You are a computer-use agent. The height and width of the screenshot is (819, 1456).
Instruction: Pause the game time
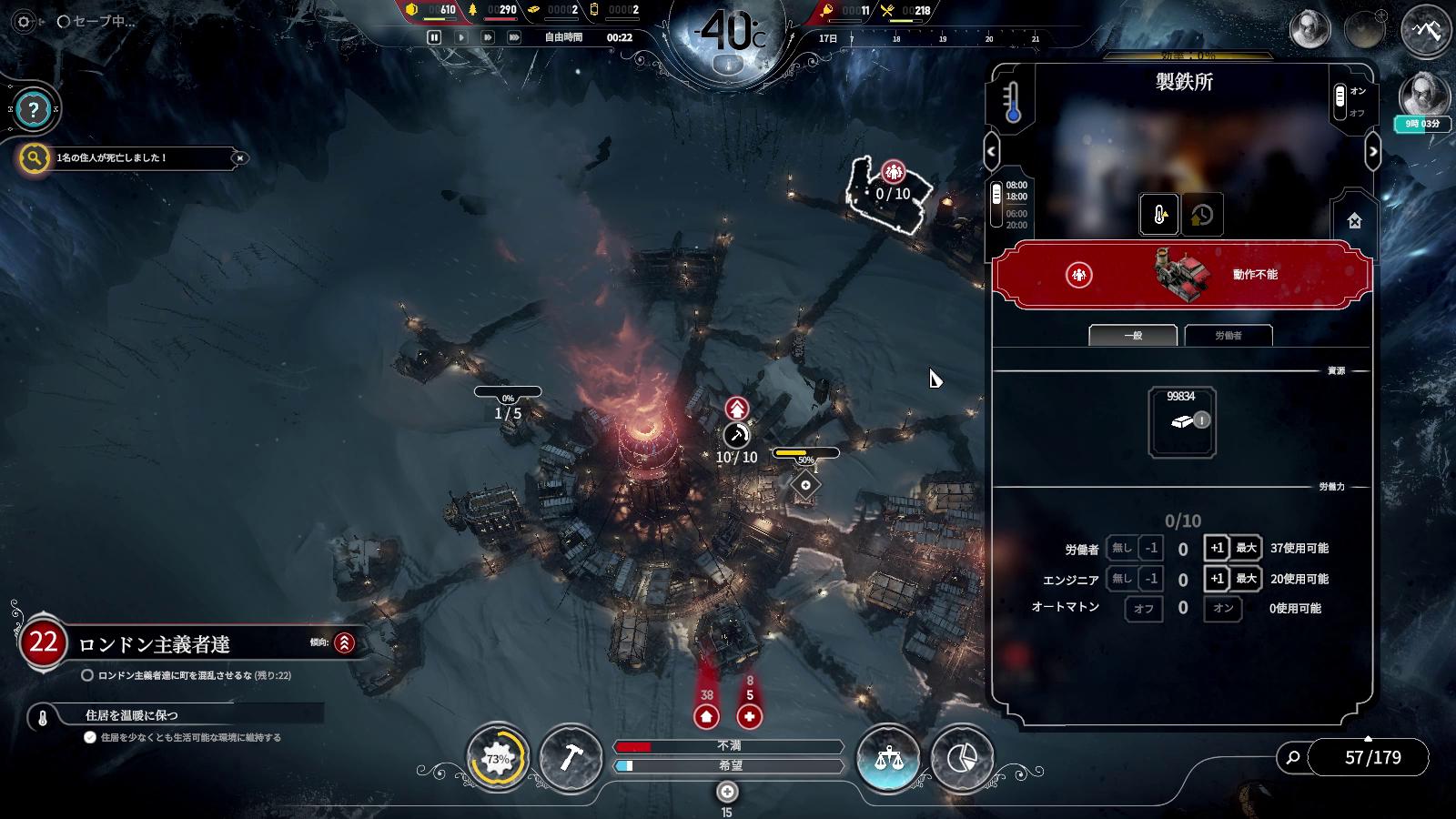coord(434,37)
